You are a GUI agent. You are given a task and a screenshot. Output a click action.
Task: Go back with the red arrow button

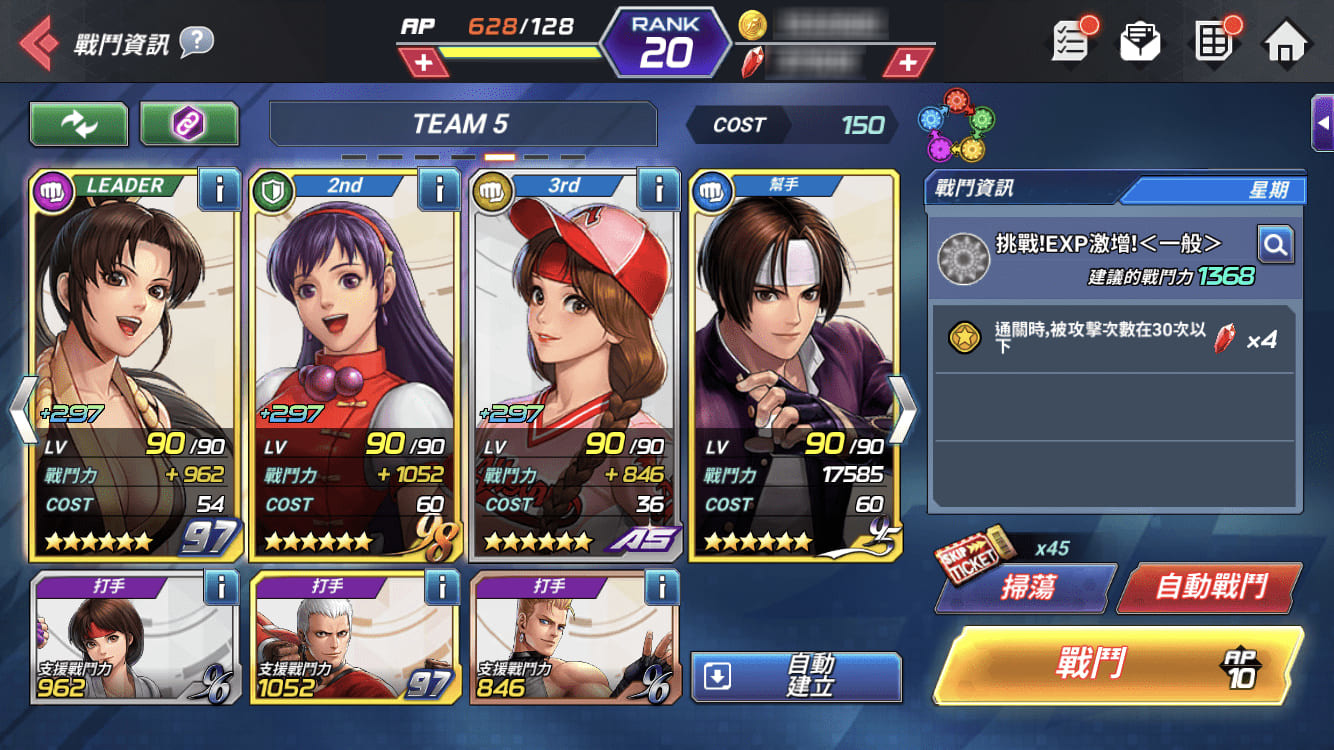[38, 43]
